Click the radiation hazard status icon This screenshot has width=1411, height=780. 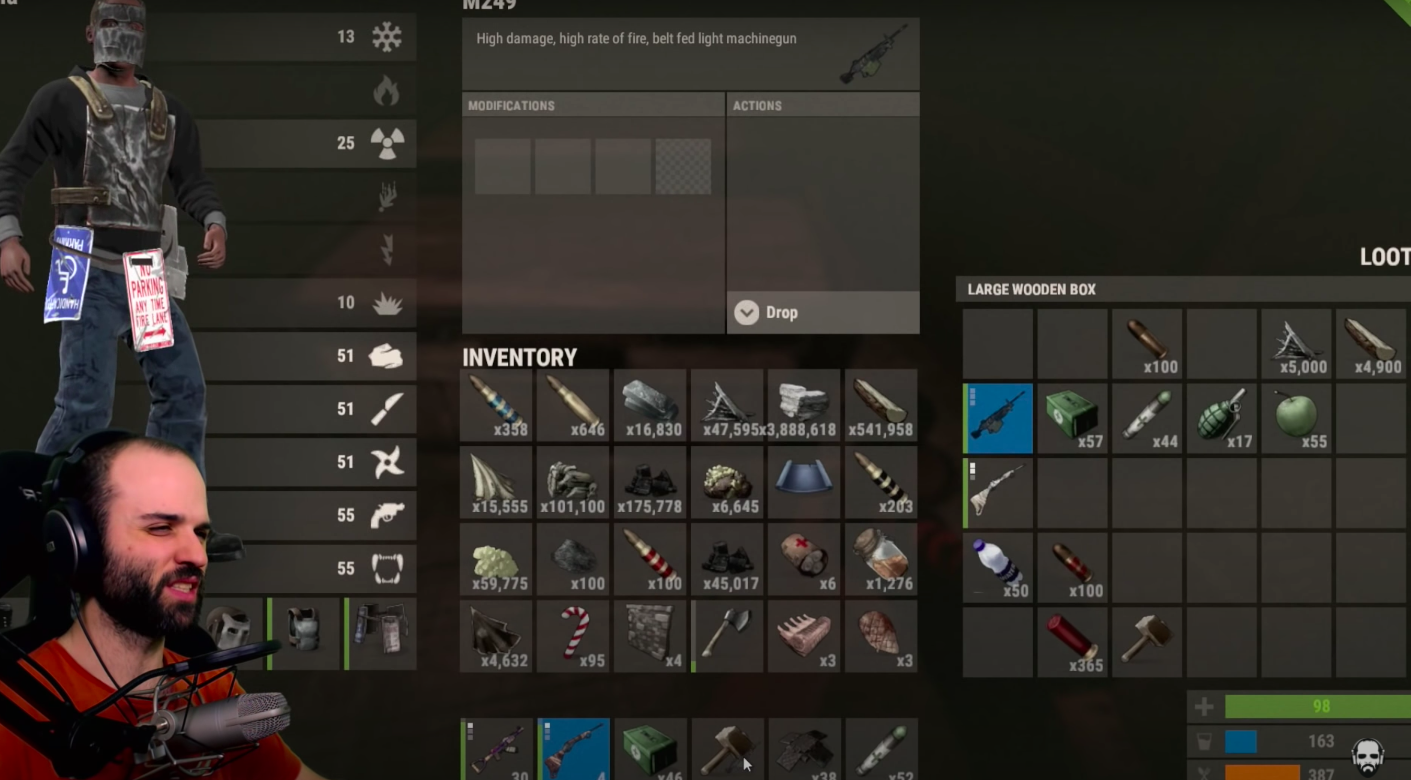[388, 143]
